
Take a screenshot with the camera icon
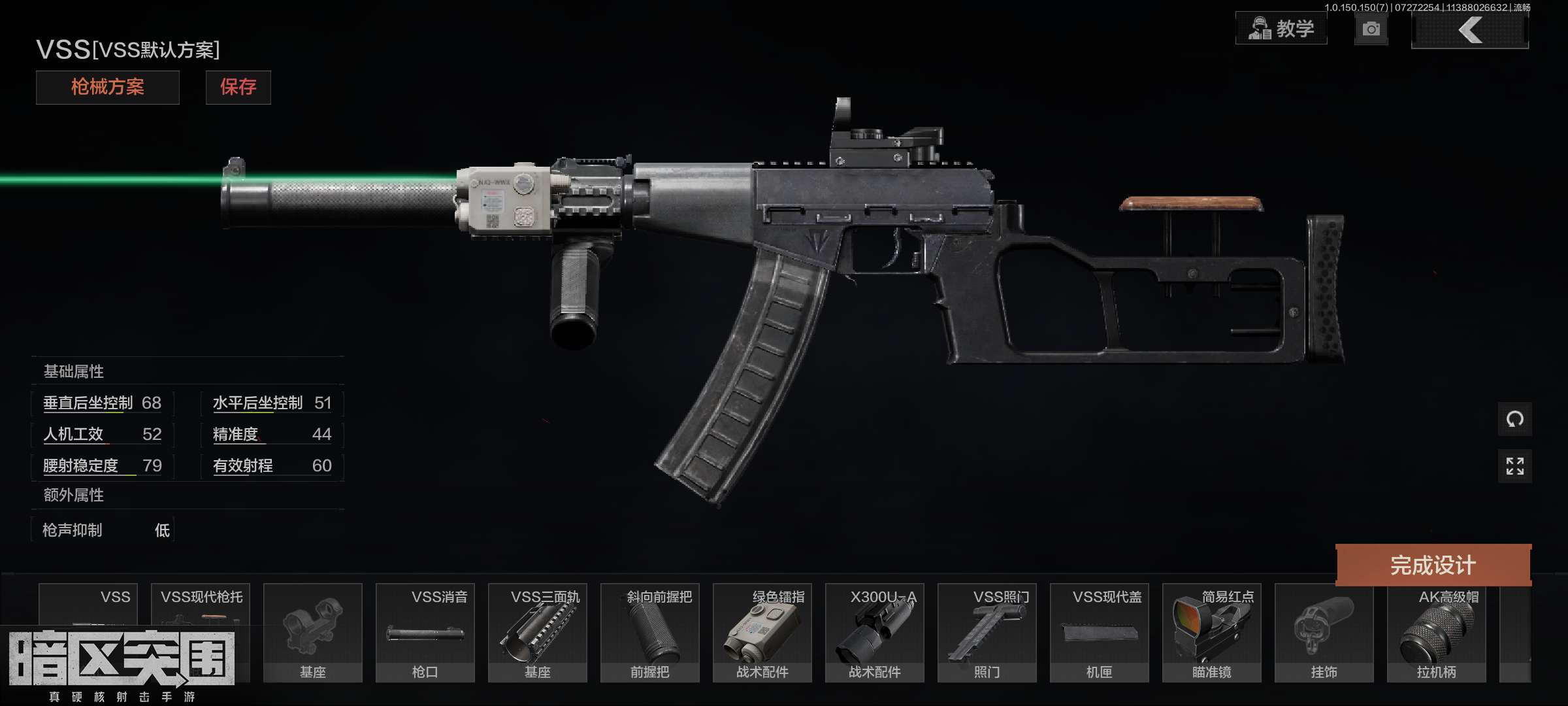[x=1371, y=29]
